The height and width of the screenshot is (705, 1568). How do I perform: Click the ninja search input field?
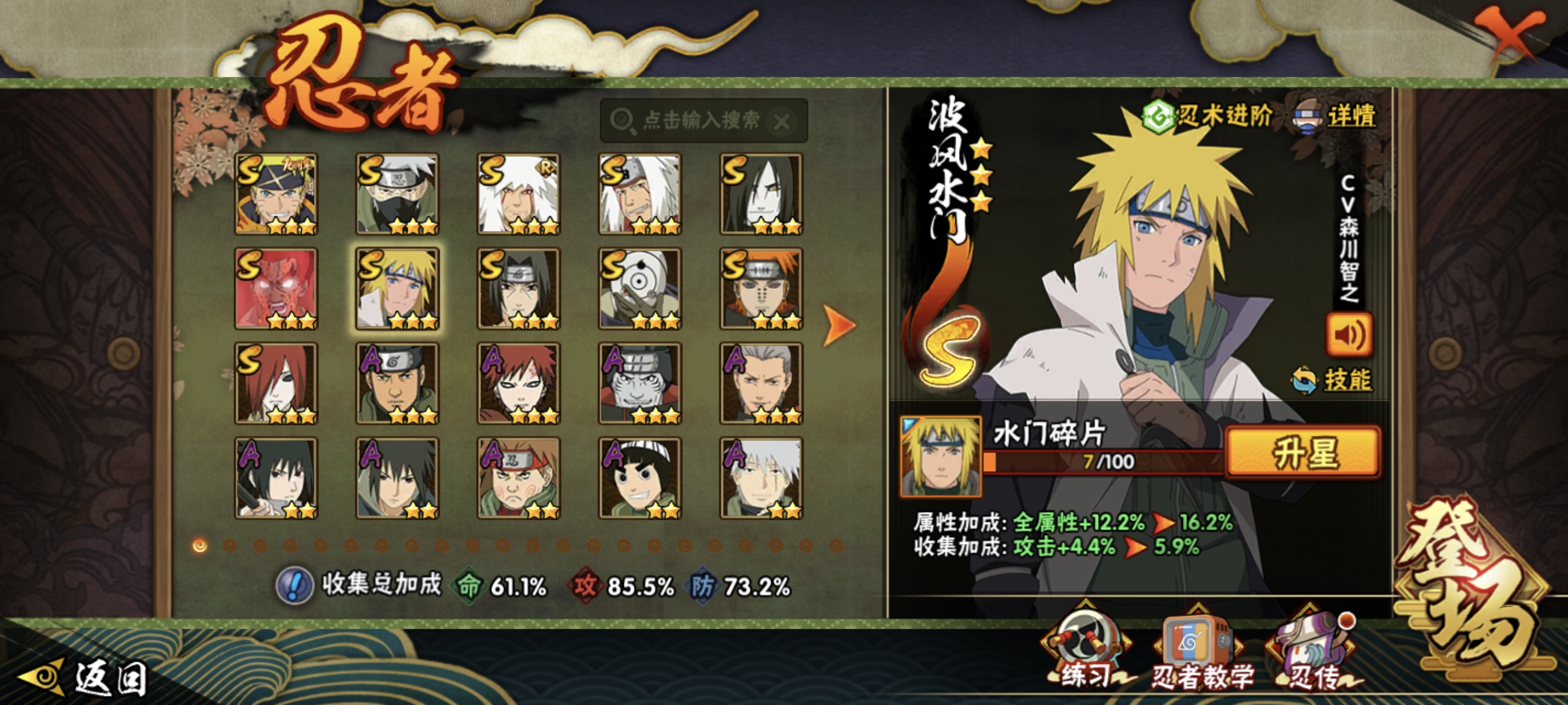pos(700,120)
